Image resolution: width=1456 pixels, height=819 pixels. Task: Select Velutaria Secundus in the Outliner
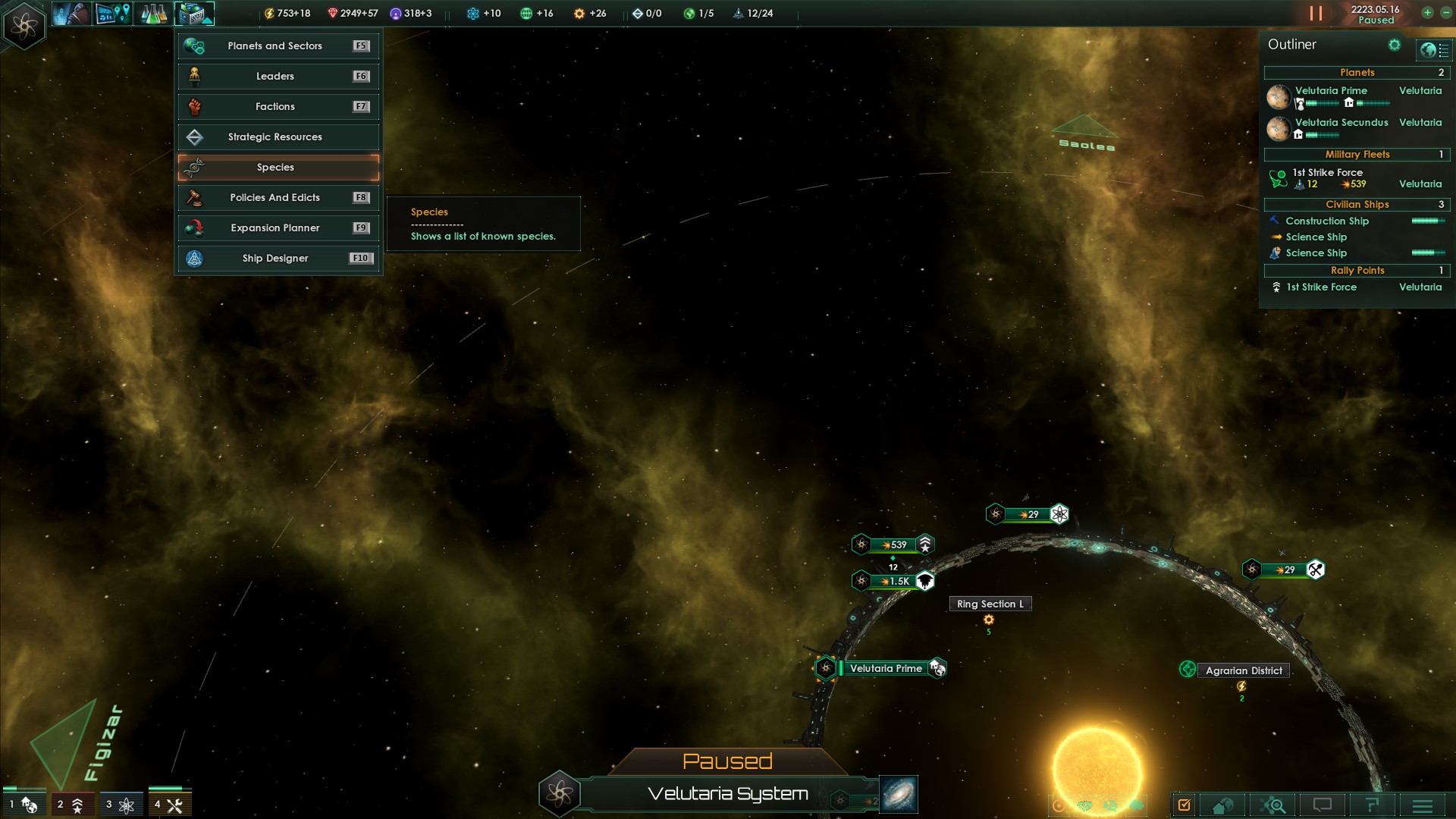coord(1341,123)
